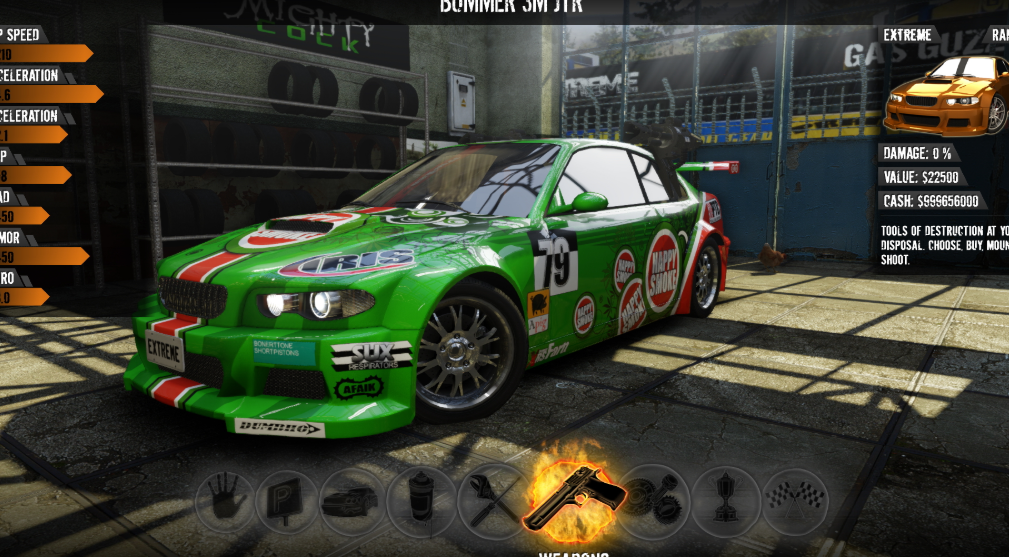Open the gears and piston upgrades icon
The width and height of the screenshot is (1009, 557).
[x=654, y=497]
